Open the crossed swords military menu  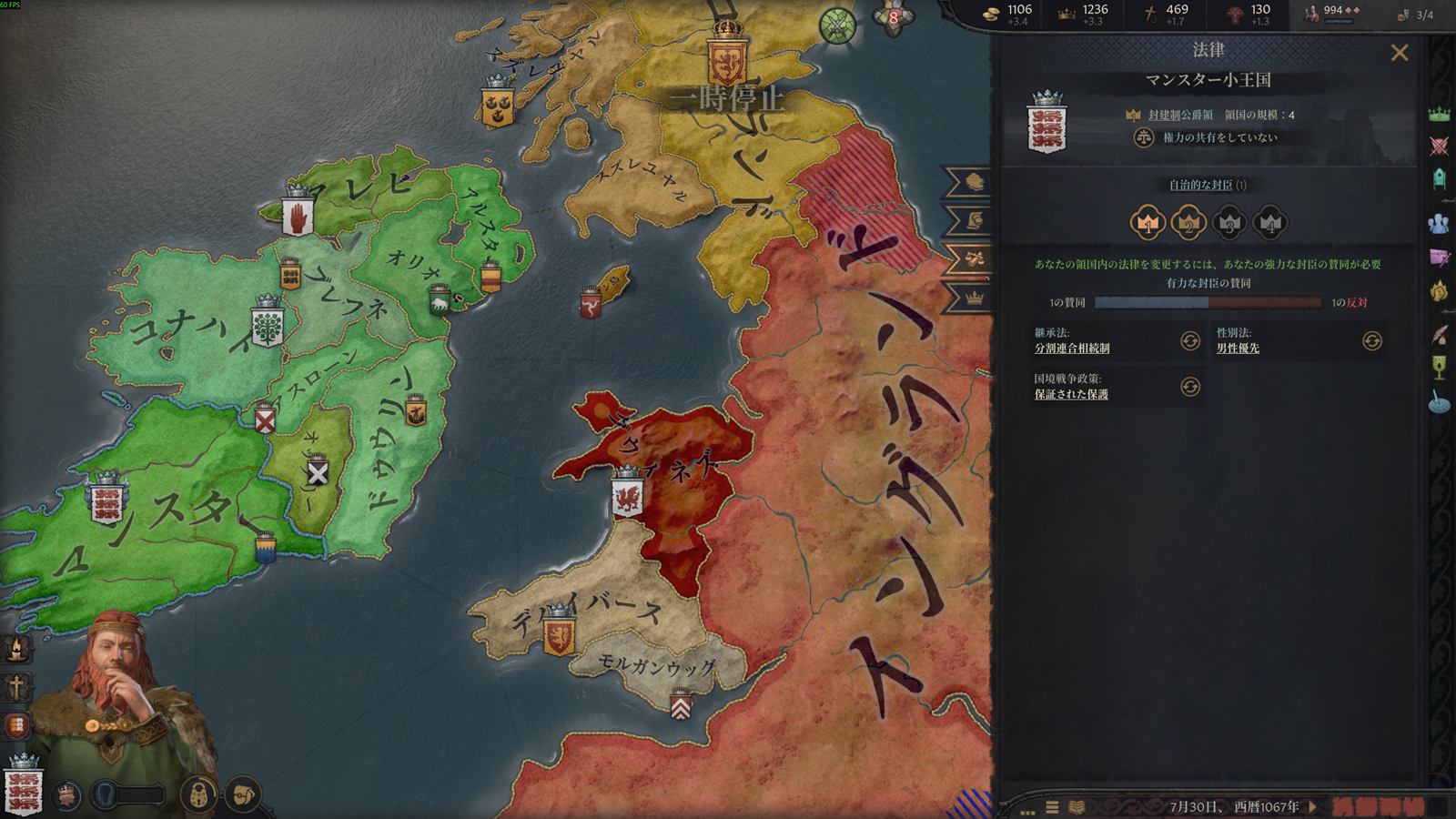(x=1439, y=146)
